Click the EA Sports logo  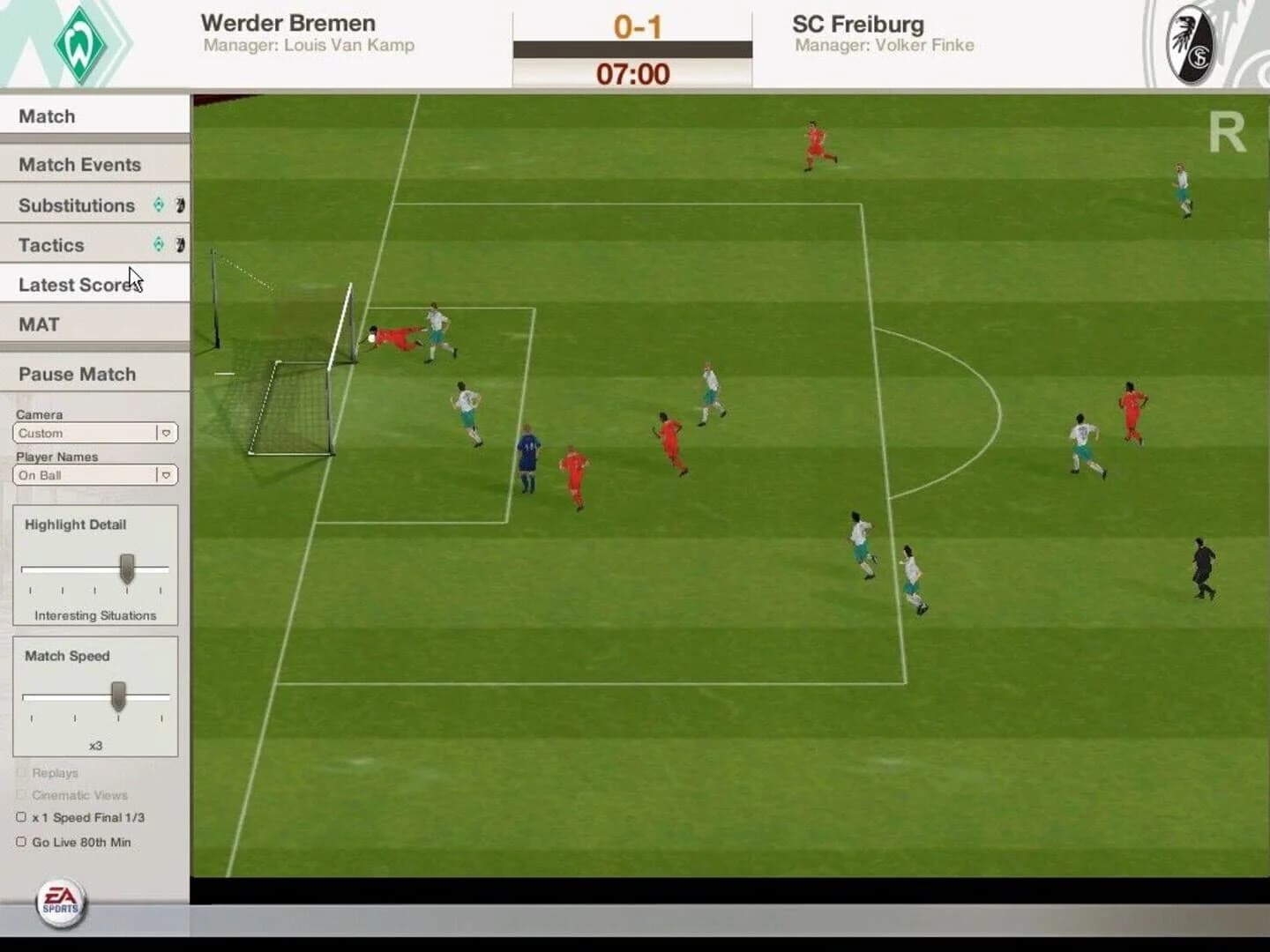(58, 903)
